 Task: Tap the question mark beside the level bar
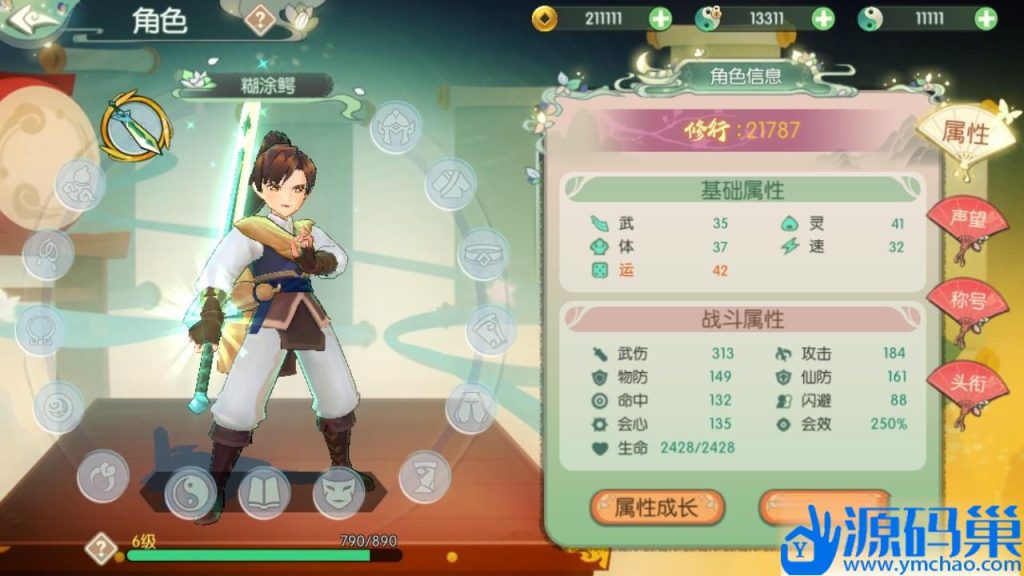[101, 548]
